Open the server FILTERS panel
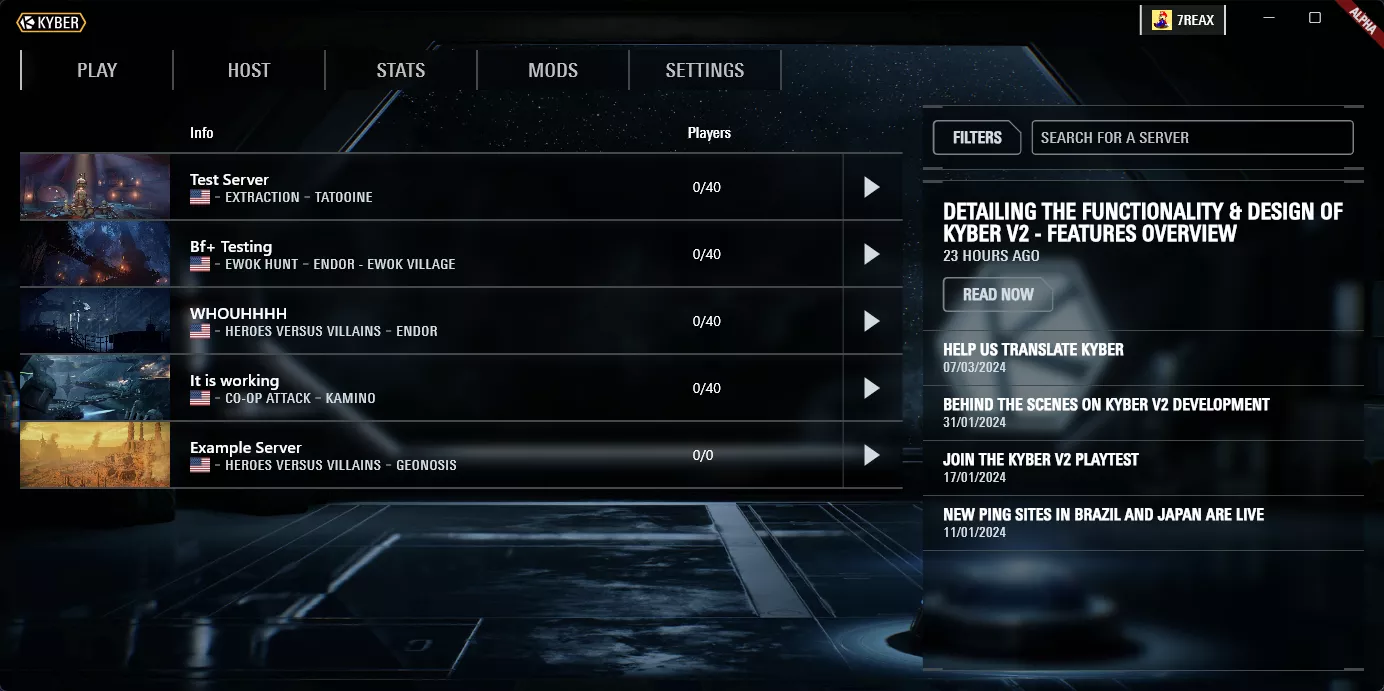This screenshot has width=1384, height=691. [x=977, y=138]
